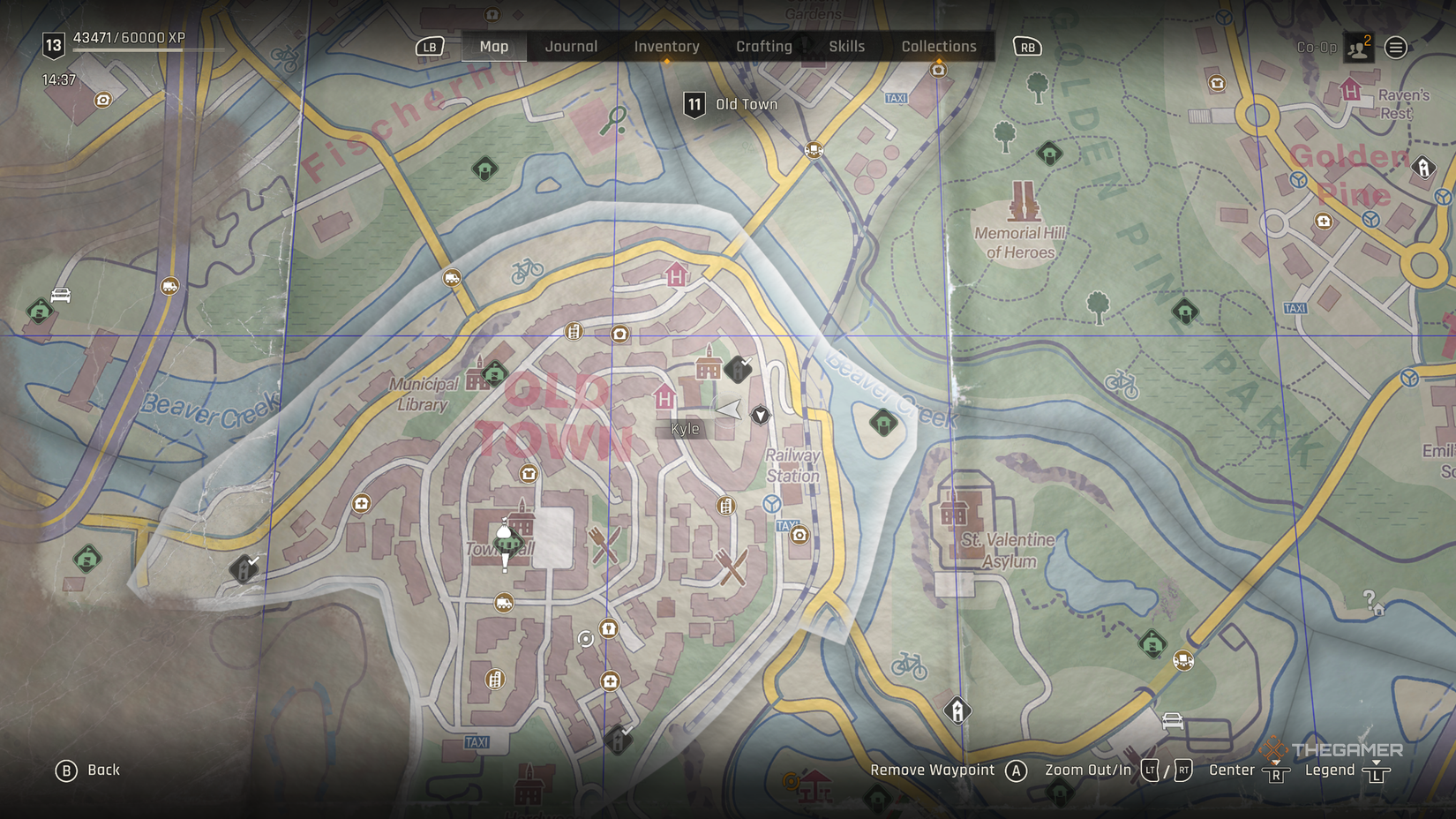The height and width of the screenshot is (819, 1456).
Task: Go back using the Back button
Action: (x=88, y=770)
